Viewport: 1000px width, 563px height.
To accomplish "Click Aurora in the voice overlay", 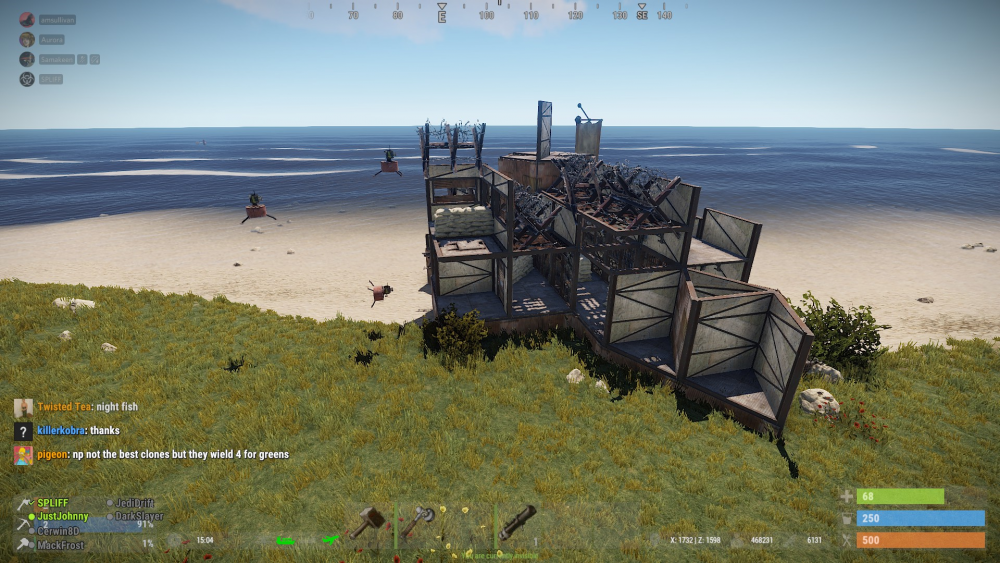I will 52,39.
